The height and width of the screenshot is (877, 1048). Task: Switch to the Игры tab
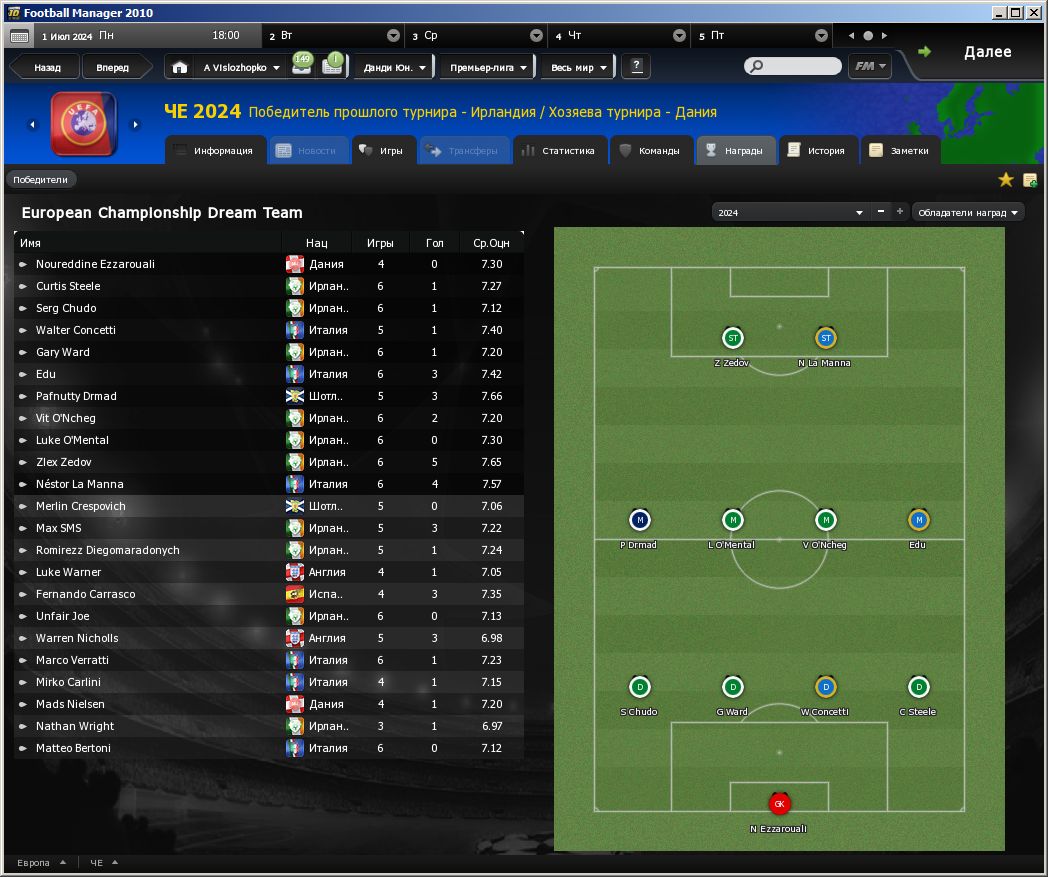point(381,151)
